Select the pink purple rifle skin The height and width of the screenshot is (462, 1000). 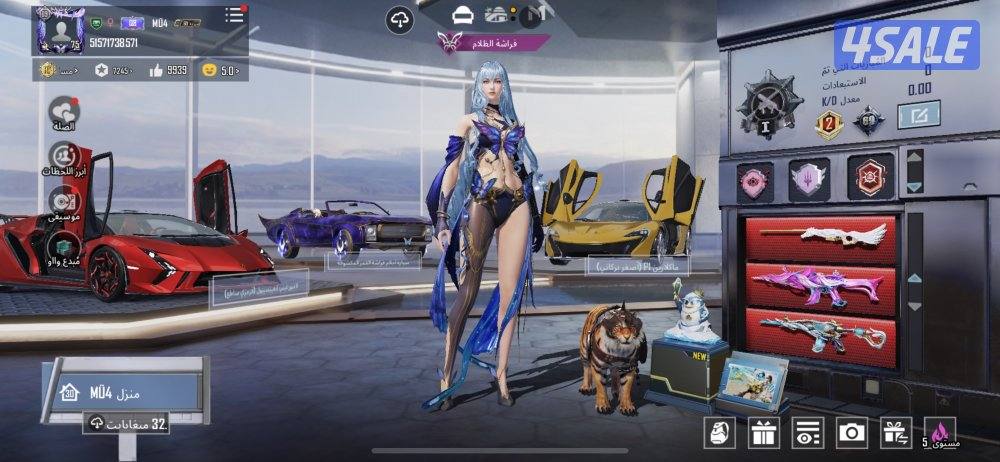click(x=821, y=284)
